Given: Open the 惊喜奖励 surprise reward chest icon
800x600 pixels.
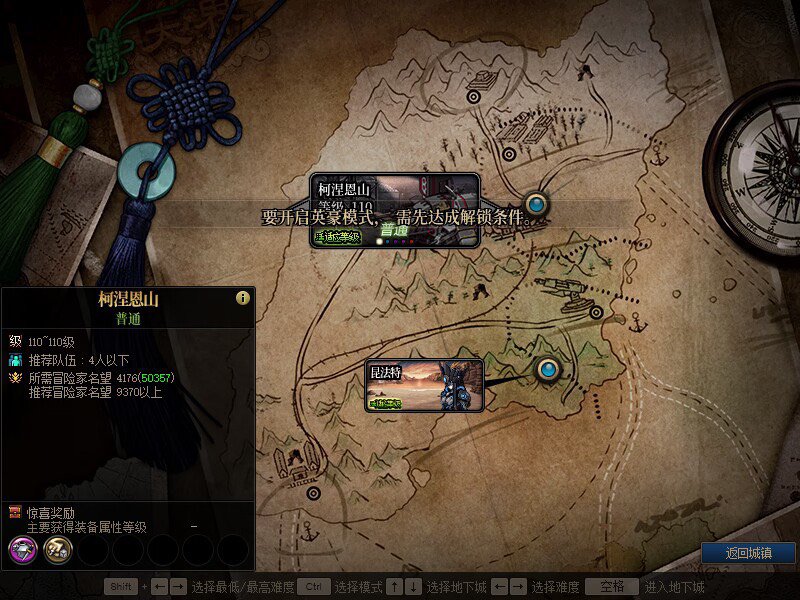Looking at the screenshot, I should [x=15, y=512].
